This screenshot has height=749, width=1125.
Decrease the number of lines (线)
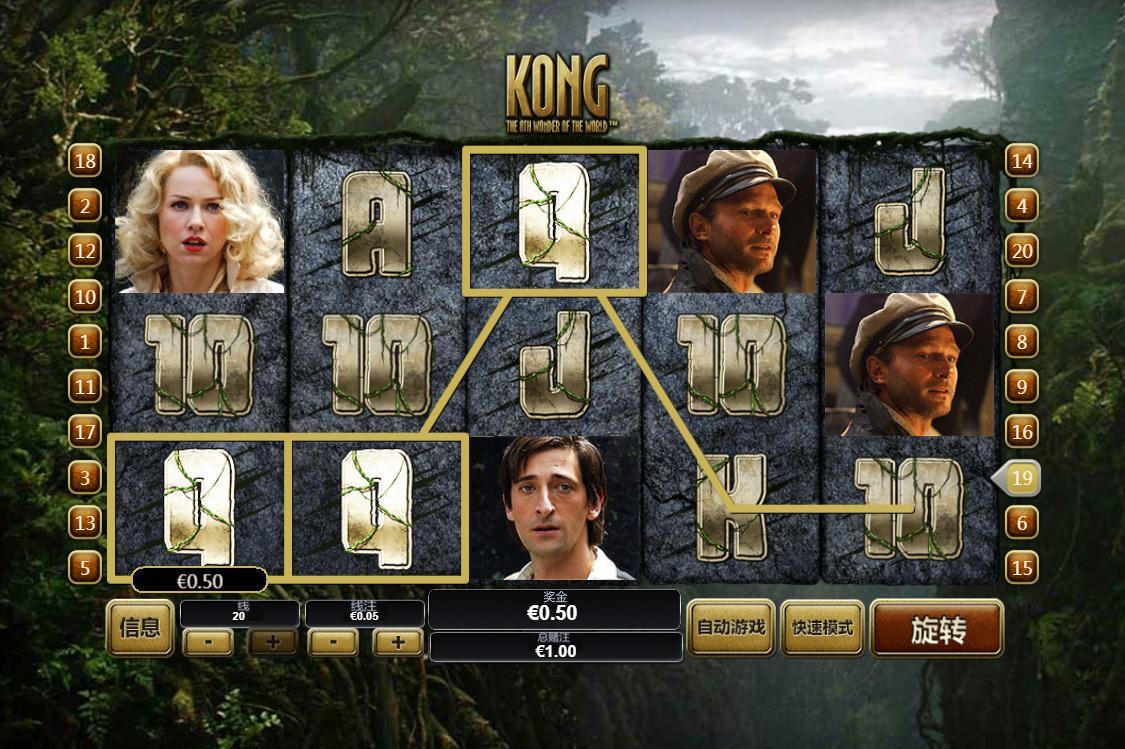coord(209,642)
